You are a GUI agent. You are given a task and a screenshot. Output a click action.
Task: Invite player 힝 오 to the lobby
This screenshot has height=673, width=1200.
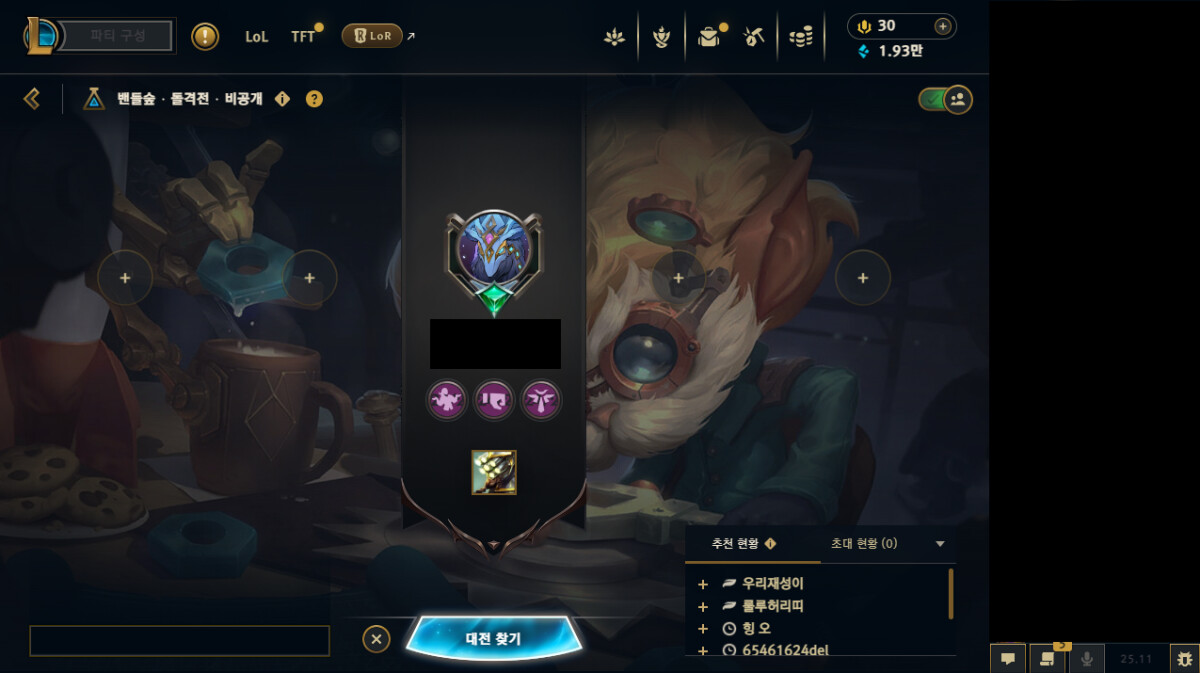(703, 629)
